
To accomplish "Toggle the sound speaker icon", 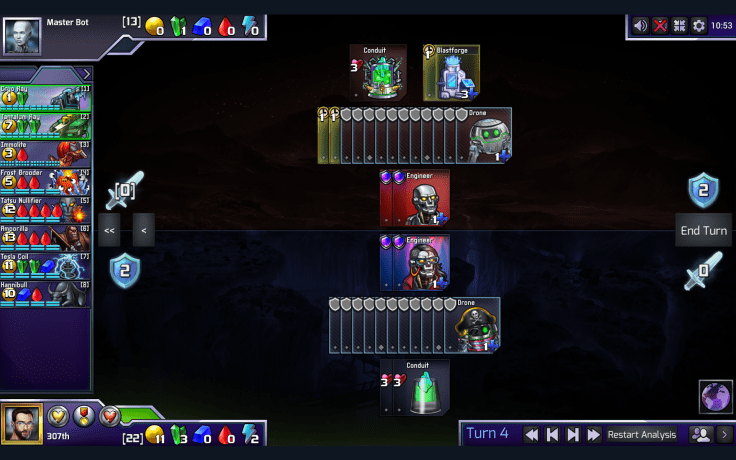I will click(x=641, y=25).
